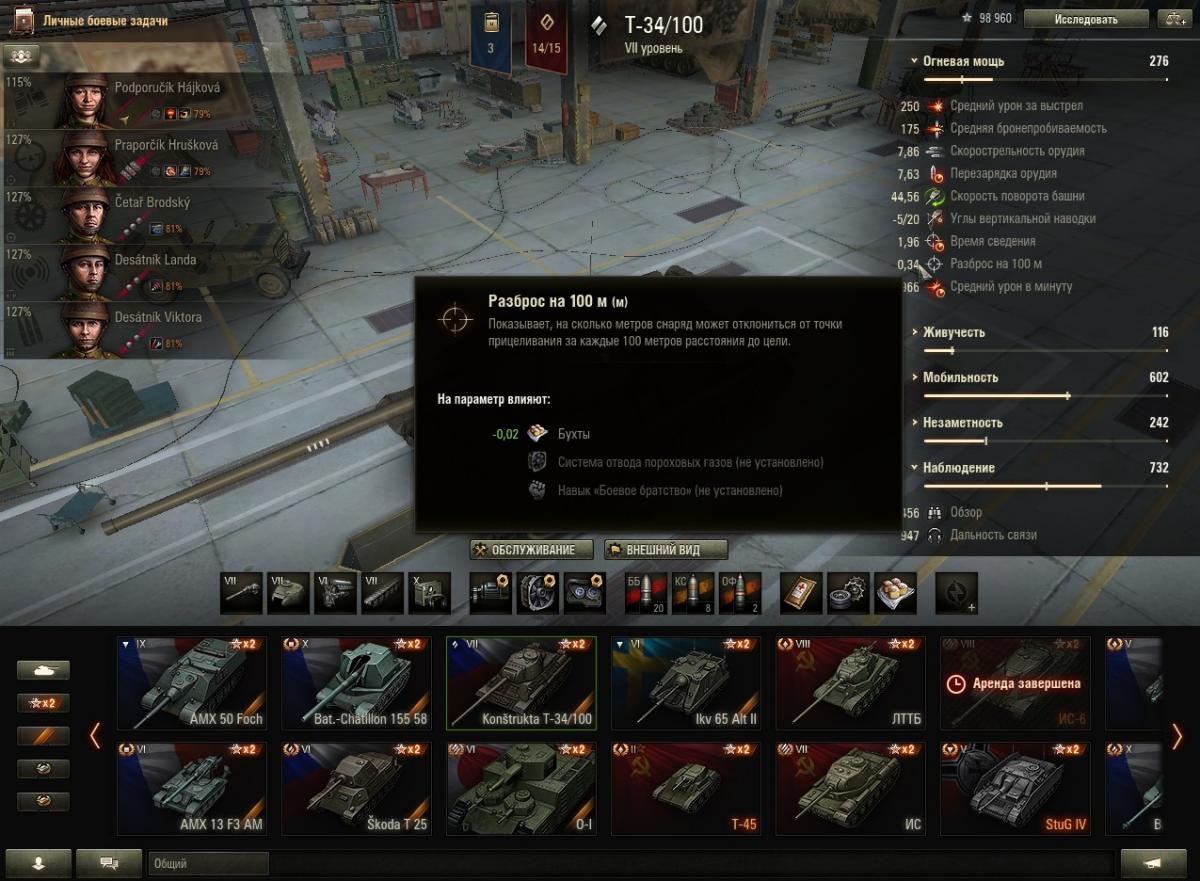Choose the O-I heavy tank
Viewport: 1200px width, 881px height.
(x=521, y=789)
